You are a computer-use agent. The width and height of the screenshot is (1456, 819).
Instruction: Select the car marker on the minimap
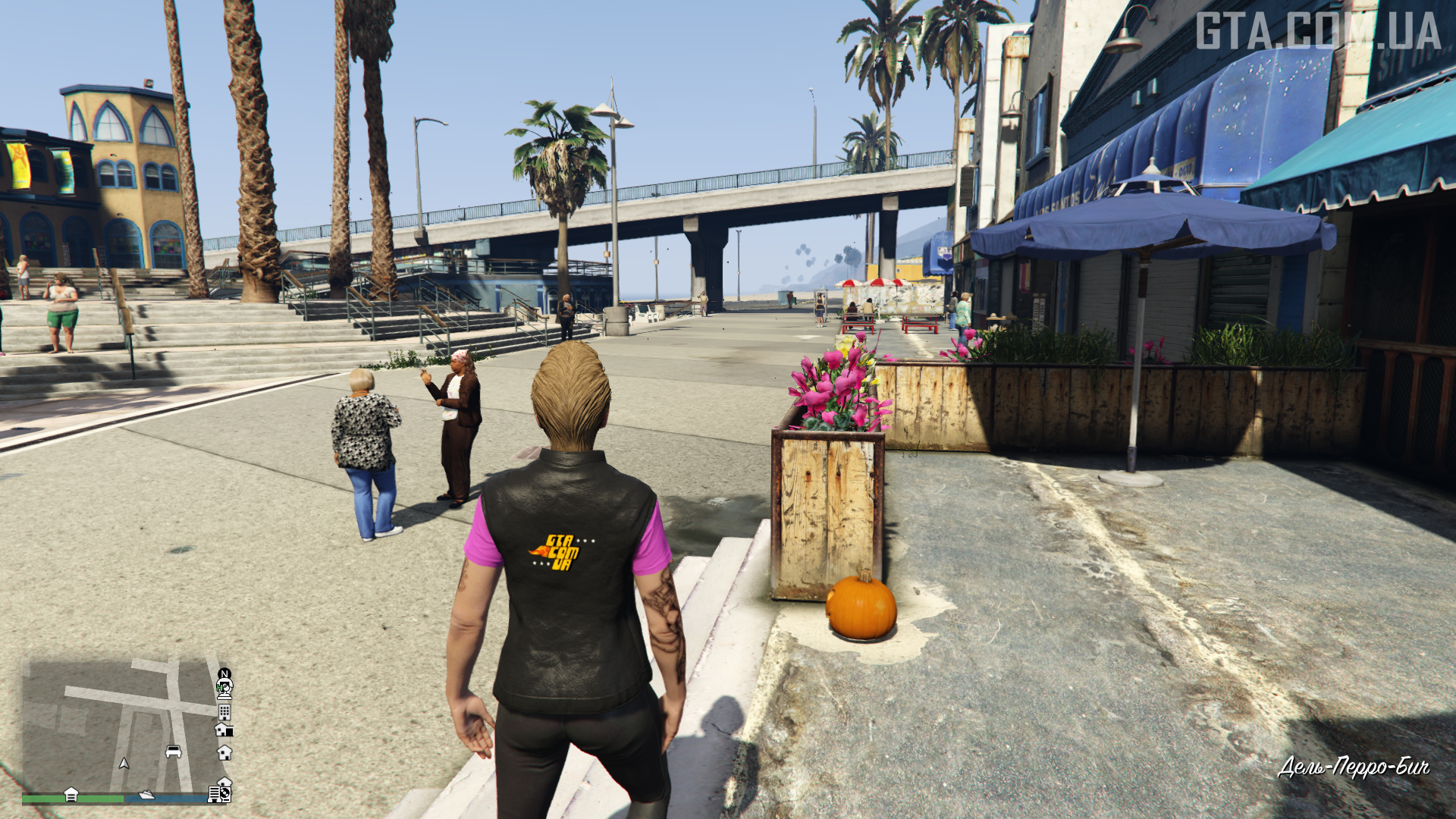point(174,752)
